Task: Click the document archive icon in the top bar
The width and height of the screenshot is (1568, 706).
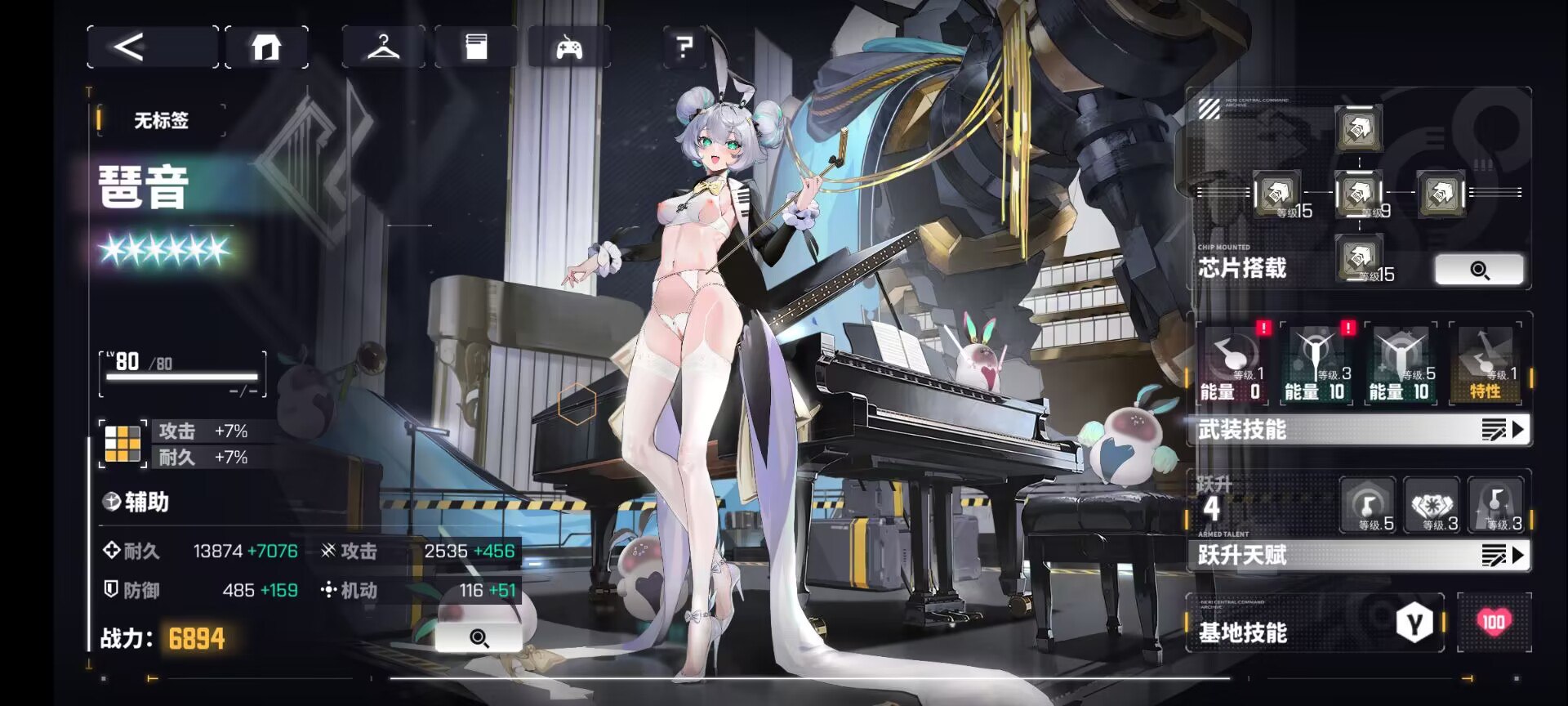Action: 476,47
